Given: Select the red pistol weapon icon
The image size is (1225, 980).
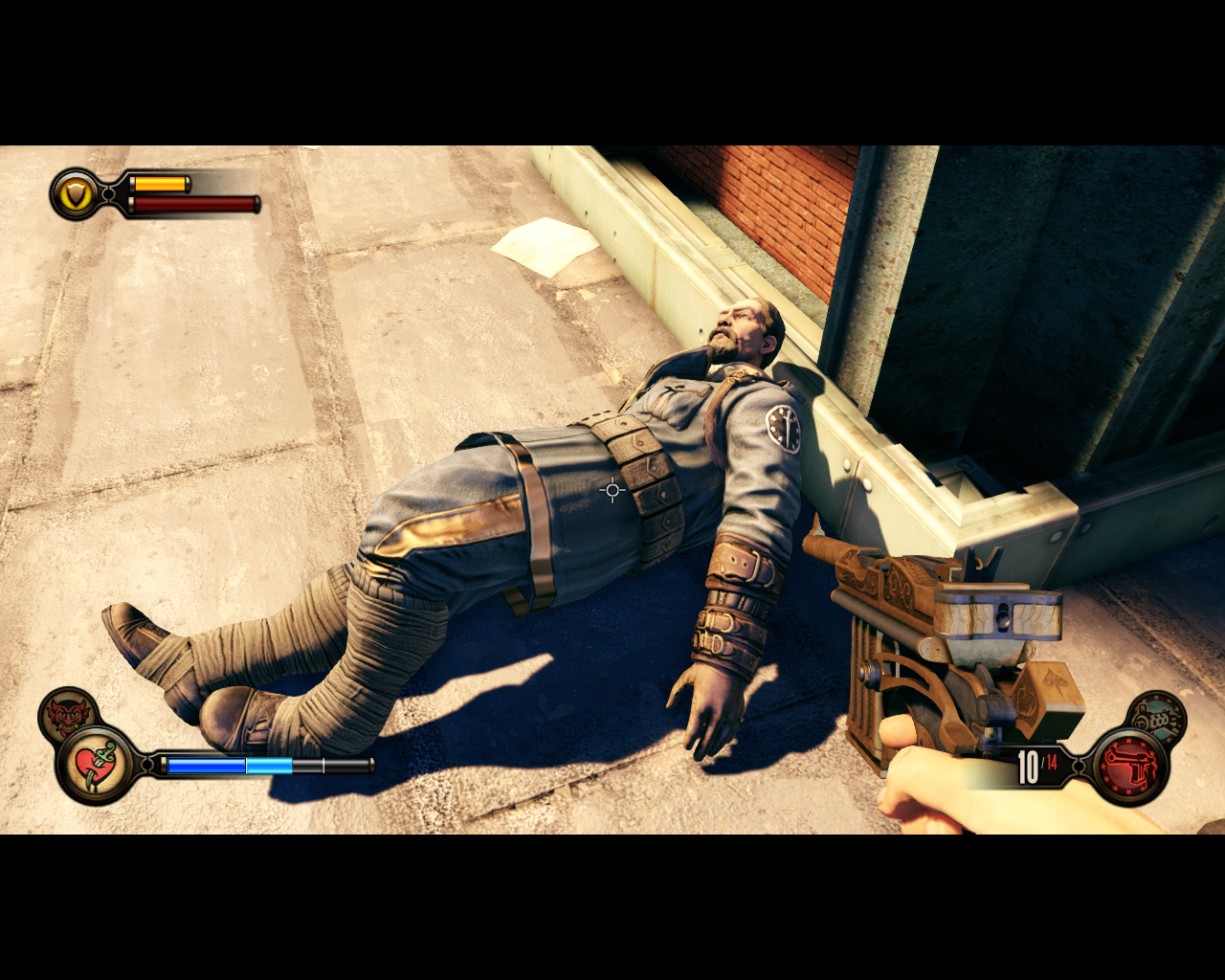Looking at the screenshot, I should [1130, 767].
